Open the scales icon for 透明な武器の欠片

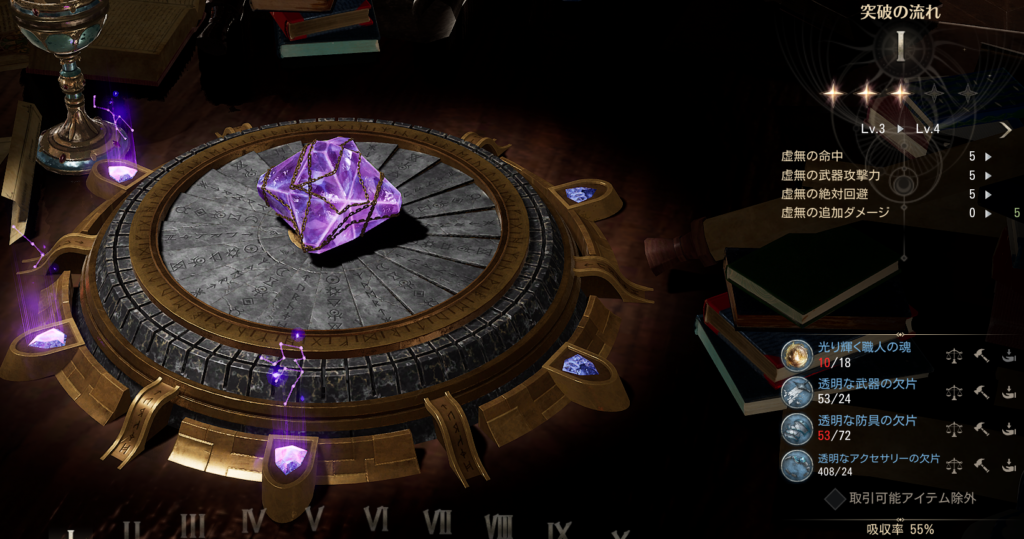click(x=954, y=391)
